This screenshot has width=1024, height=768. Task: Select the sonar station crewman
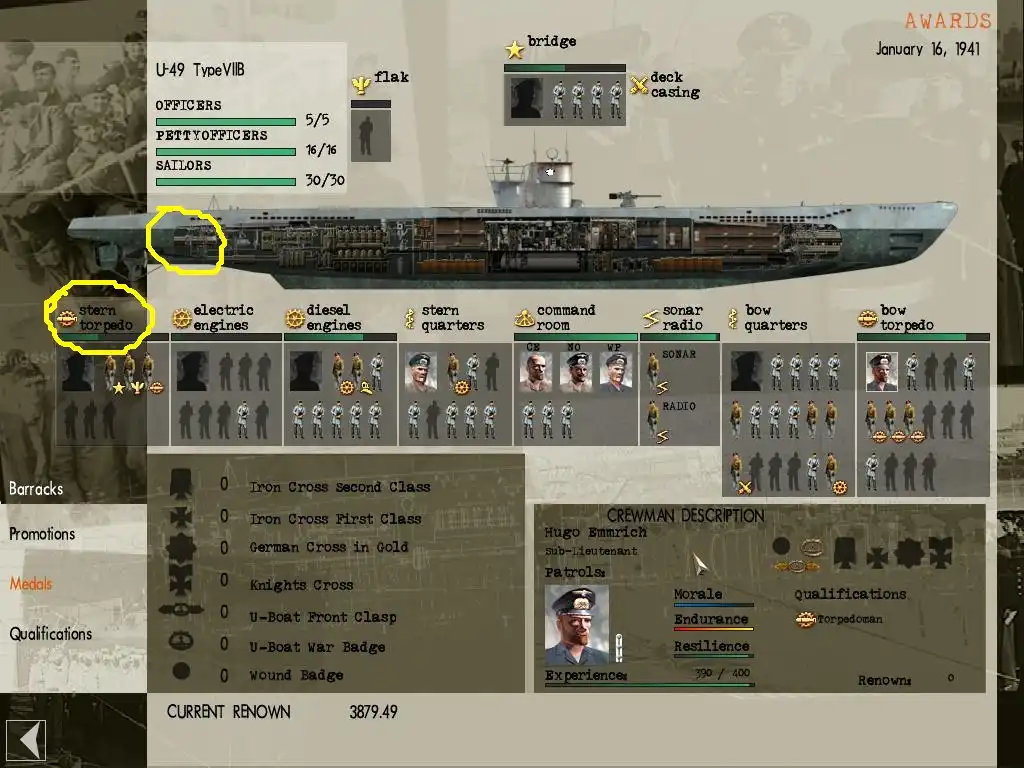click(x=654, y=374)
